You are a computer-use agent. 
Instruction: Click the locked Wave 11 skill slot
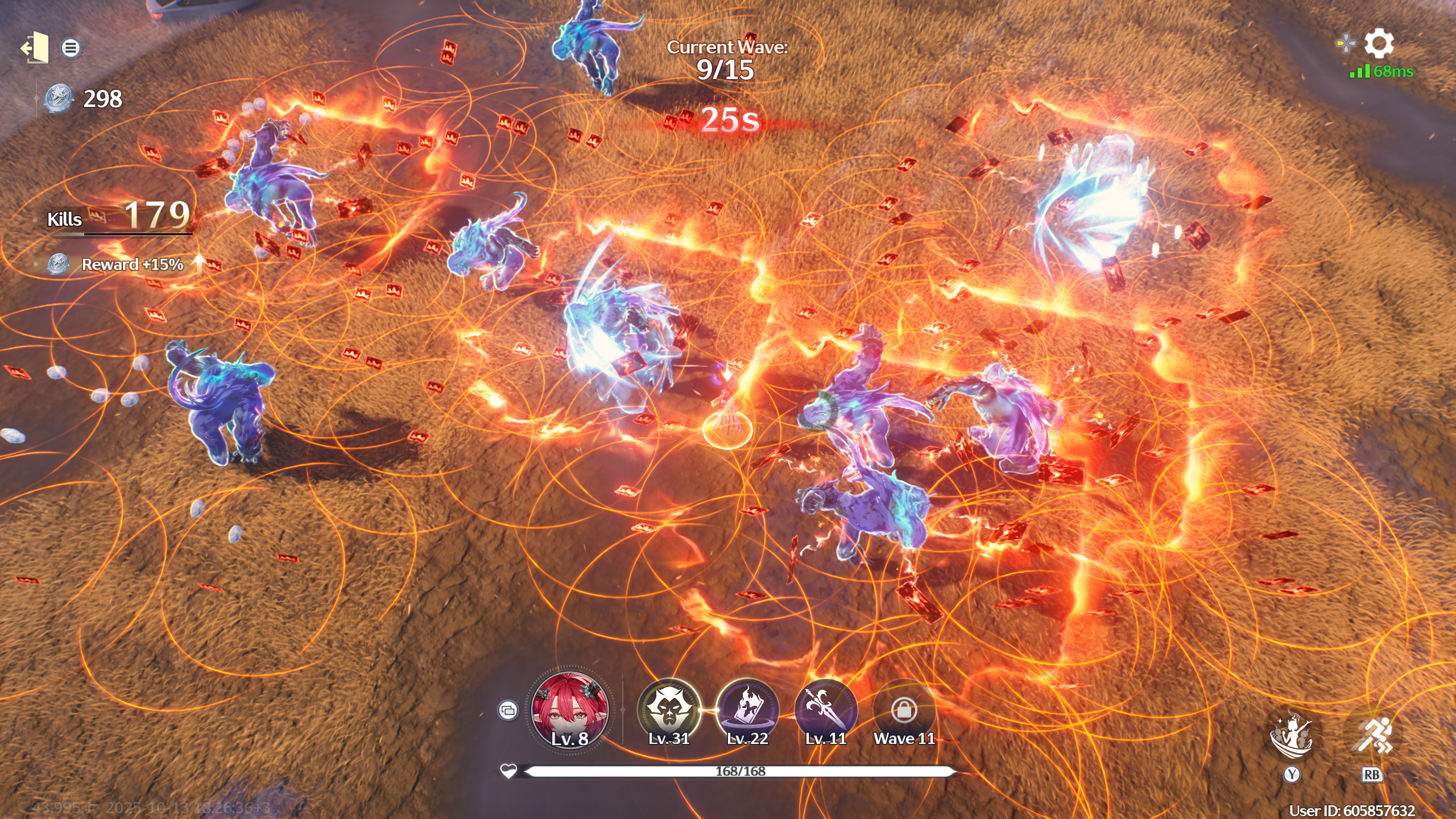click(x=904, y=710)
